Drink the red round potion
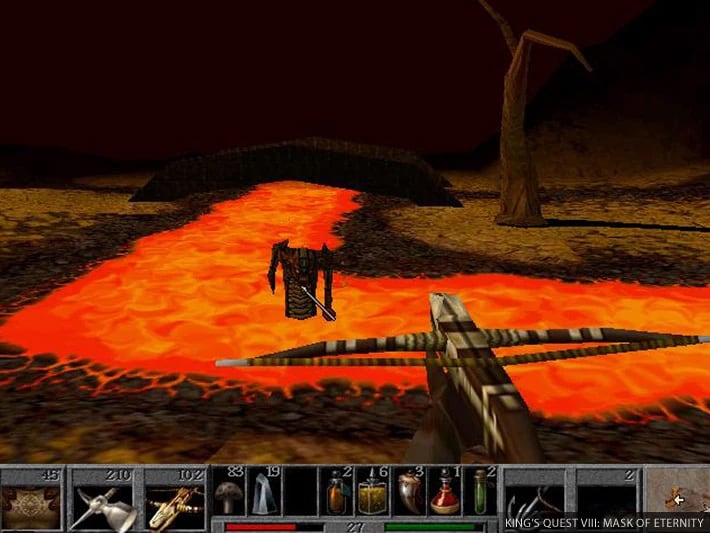710x533 pixels. (x=445, y=492)
